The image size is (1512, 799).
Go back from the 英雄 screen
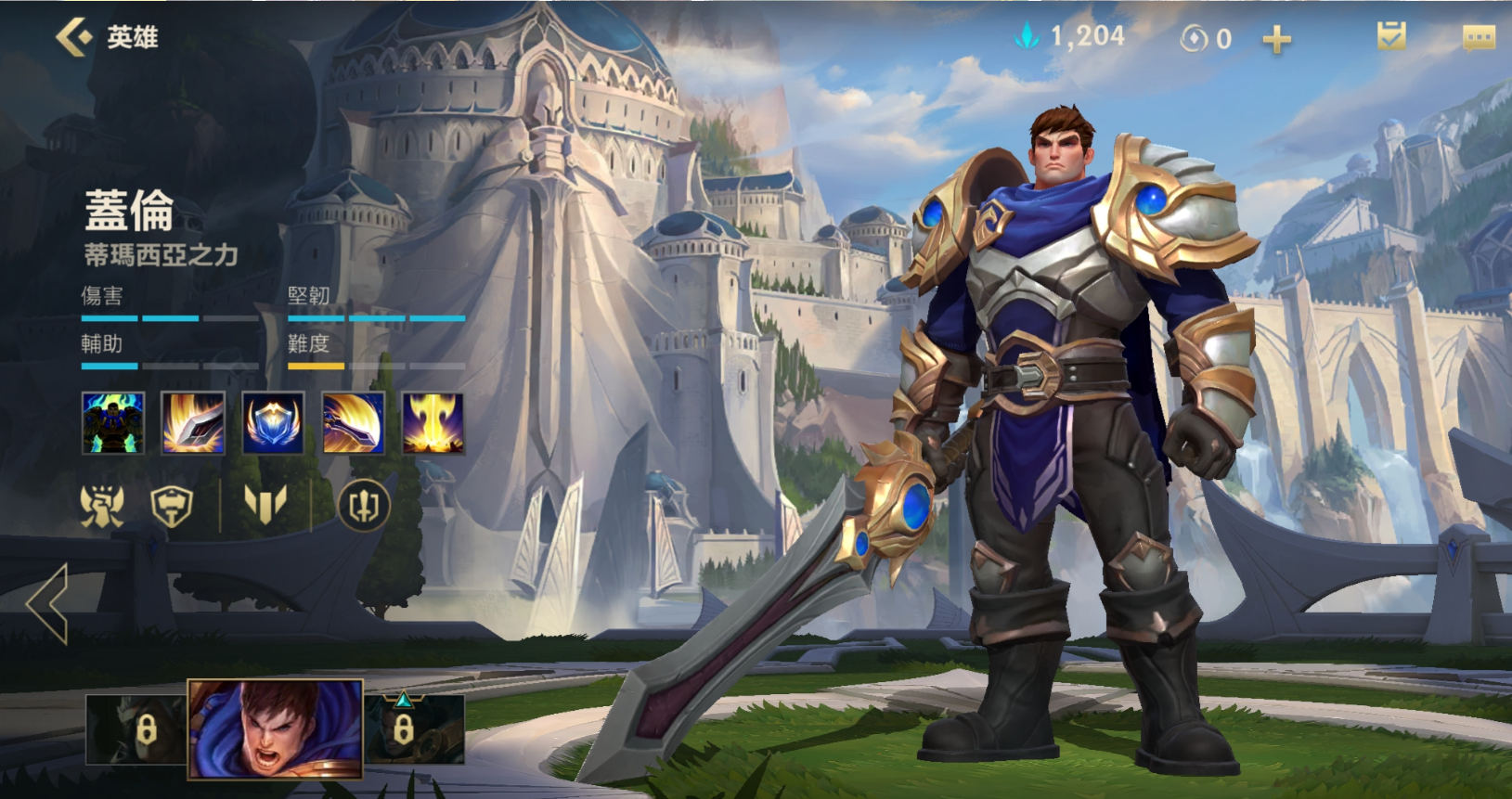74,37
